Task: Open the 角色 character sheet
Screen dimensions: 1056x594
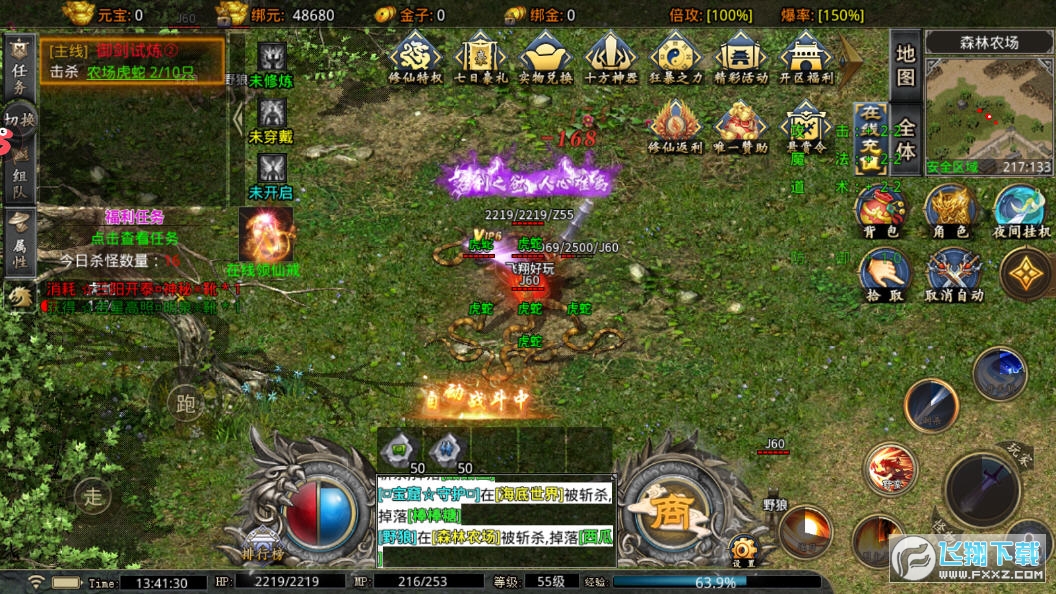Action: click(950, 210)
